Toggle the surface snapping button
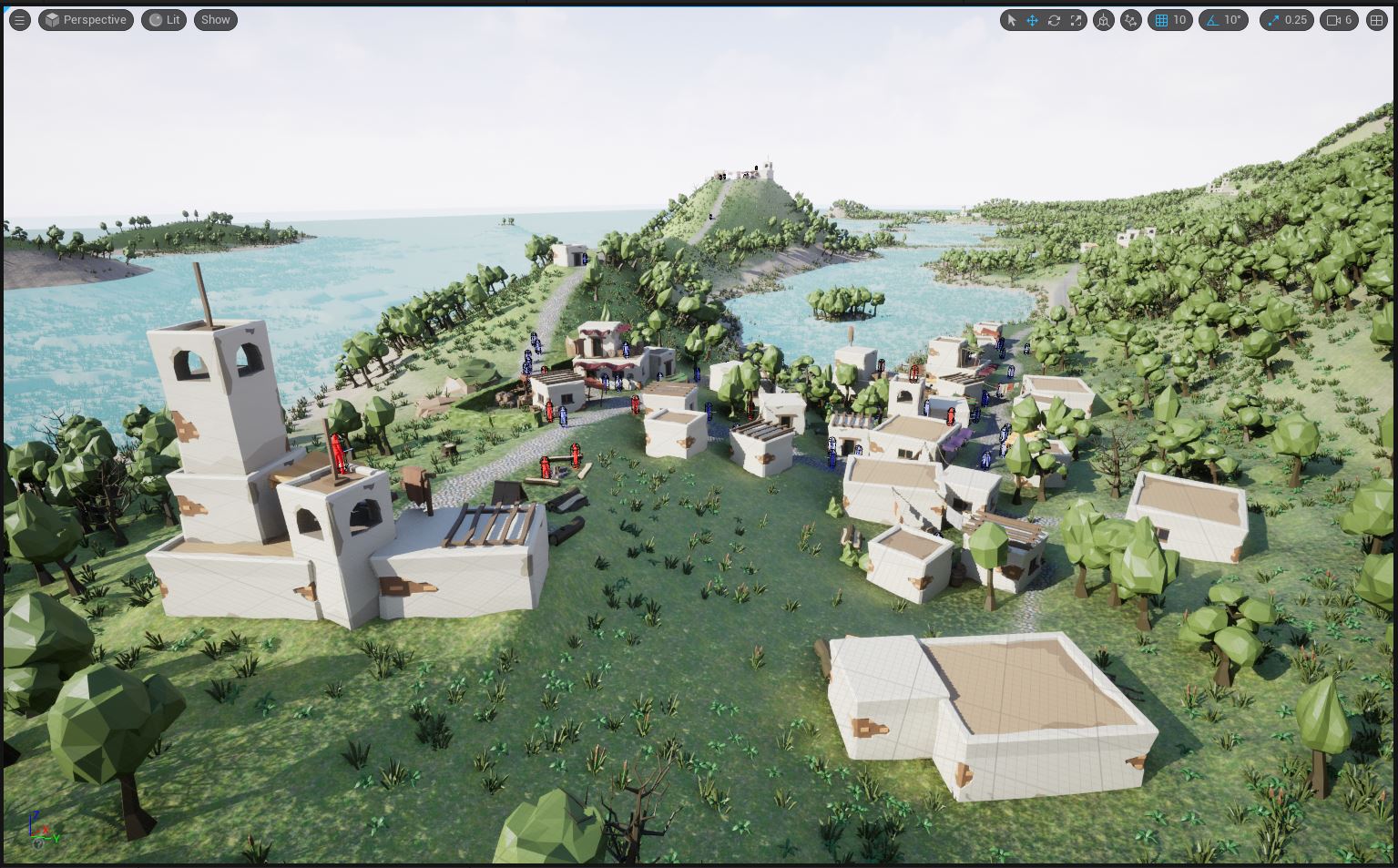Viewport: 1398px width, 868px height. (1131, 20)
